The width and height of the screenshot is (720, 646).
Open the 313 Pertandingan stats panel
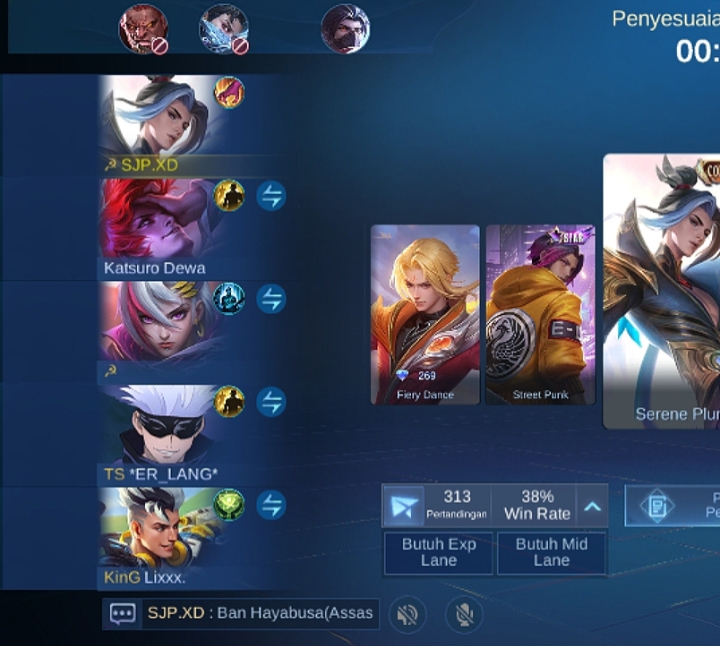437,505
